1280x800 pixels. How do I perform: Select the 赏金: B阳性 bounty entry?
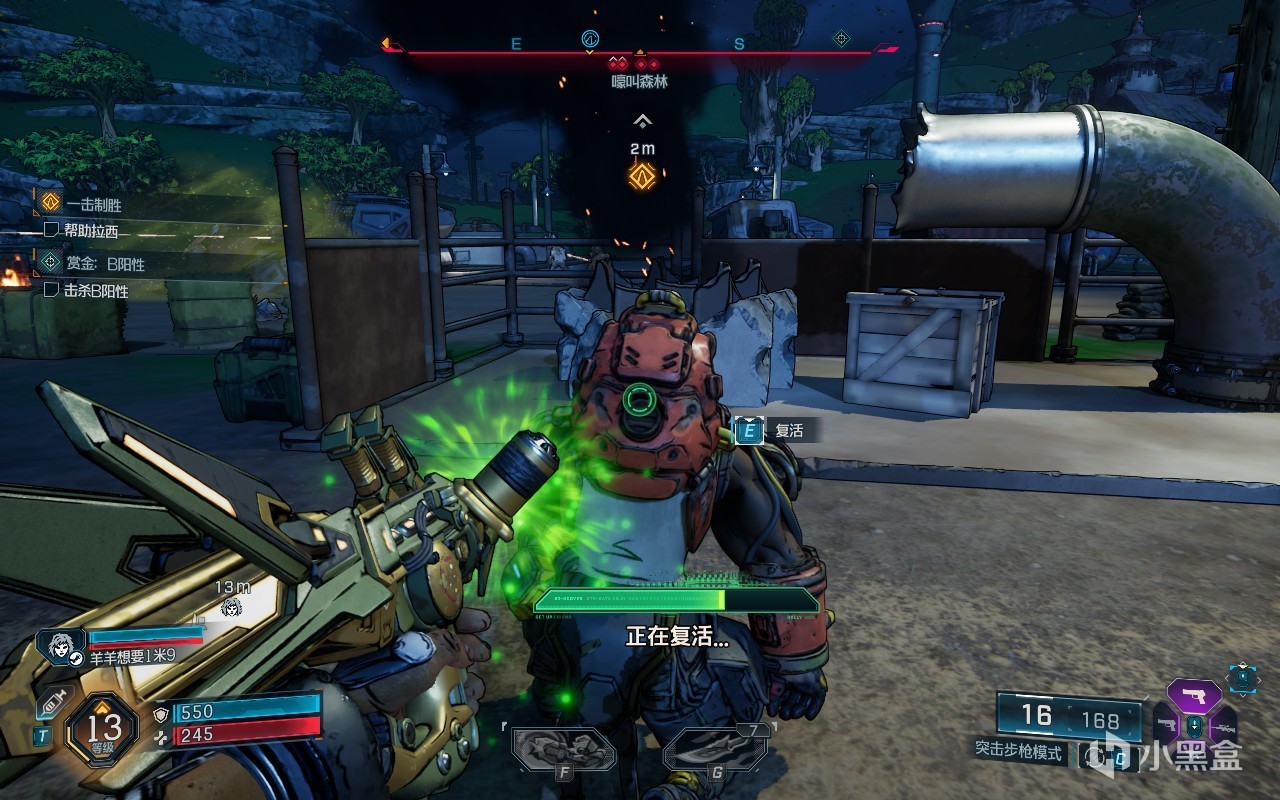[105, 264]
